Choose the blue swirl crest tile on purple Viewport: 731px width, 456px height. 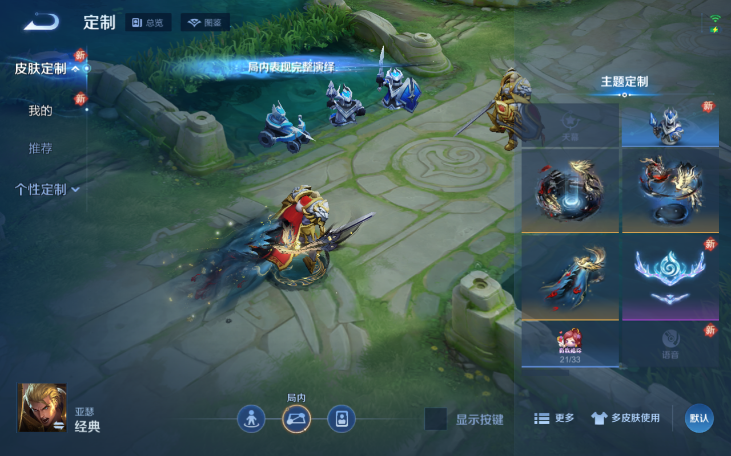pos(669,277)
